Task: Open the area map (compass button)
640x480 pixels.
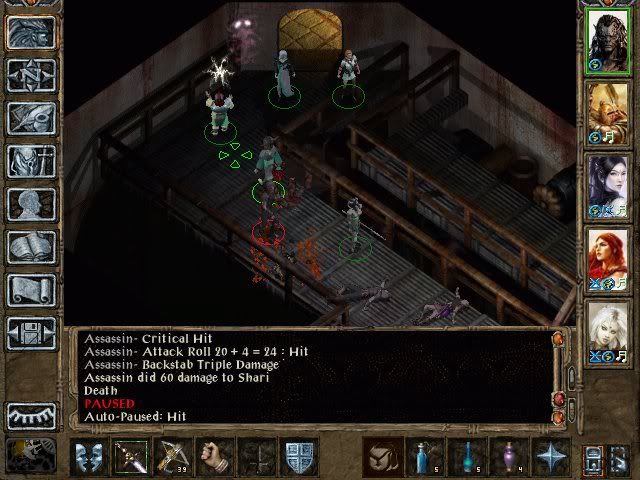Action: tap(31, 73)
